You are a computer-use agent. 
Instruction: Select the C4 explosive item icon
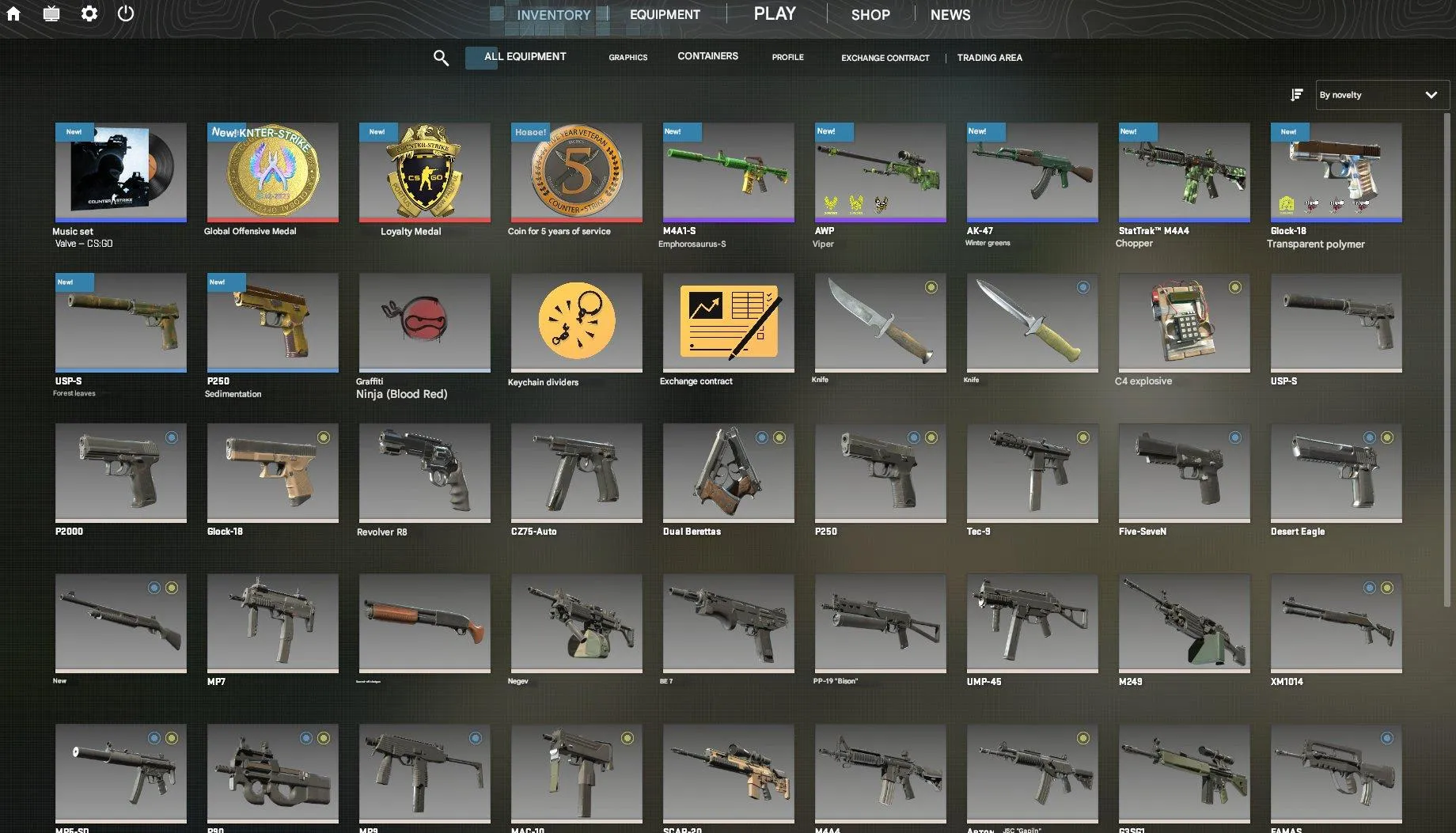[x=1183, y=322]
